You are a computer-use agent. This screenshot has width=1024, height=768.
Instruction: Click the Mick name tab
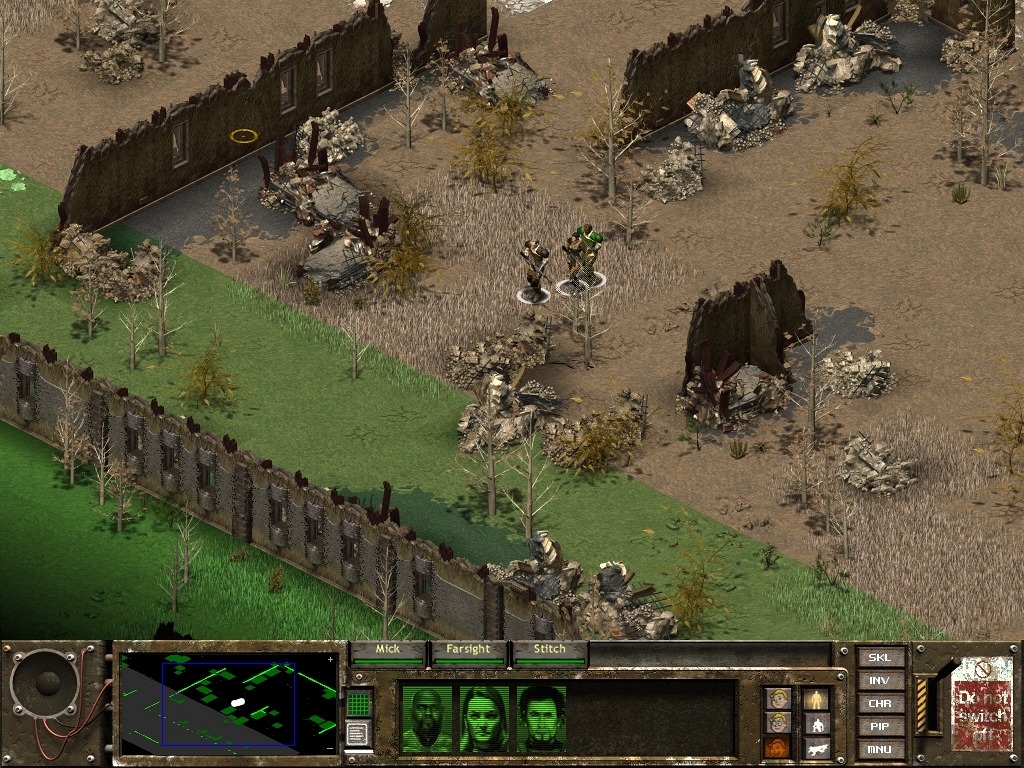[x=387, y=650]
